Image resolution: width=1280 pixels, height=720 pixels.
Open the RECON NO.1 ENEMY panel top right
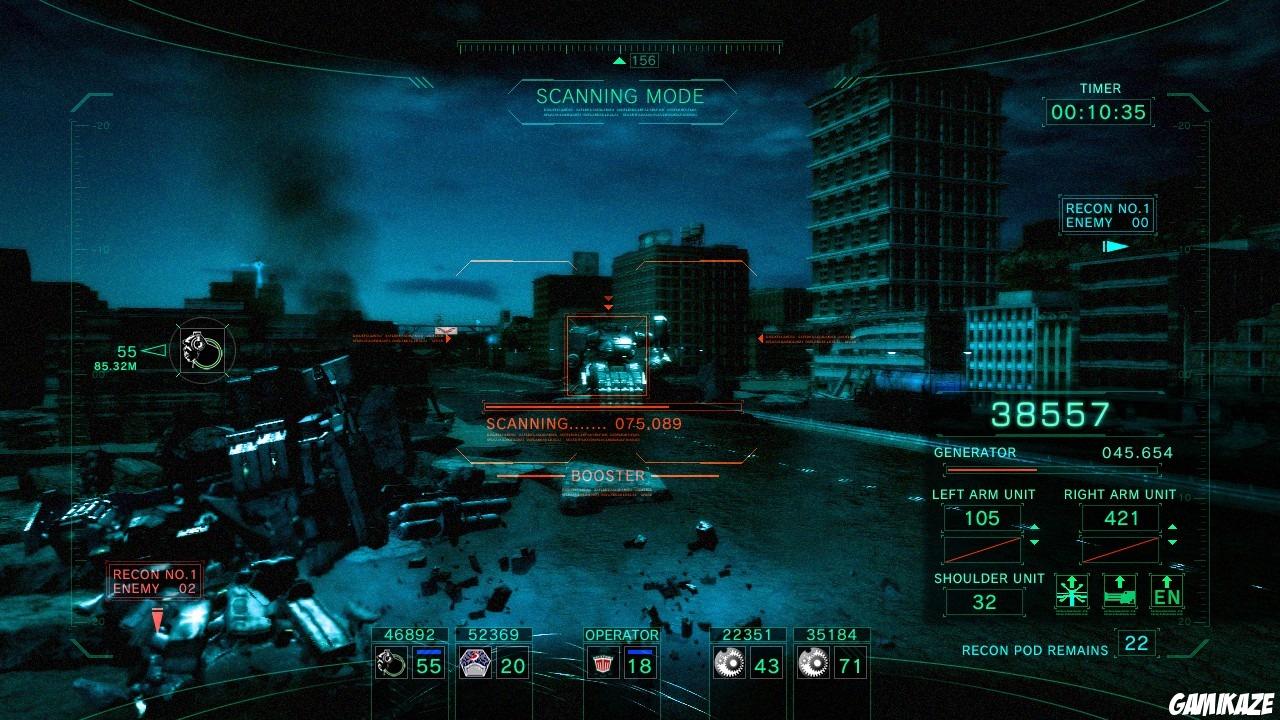click(x=1107, y=214)
